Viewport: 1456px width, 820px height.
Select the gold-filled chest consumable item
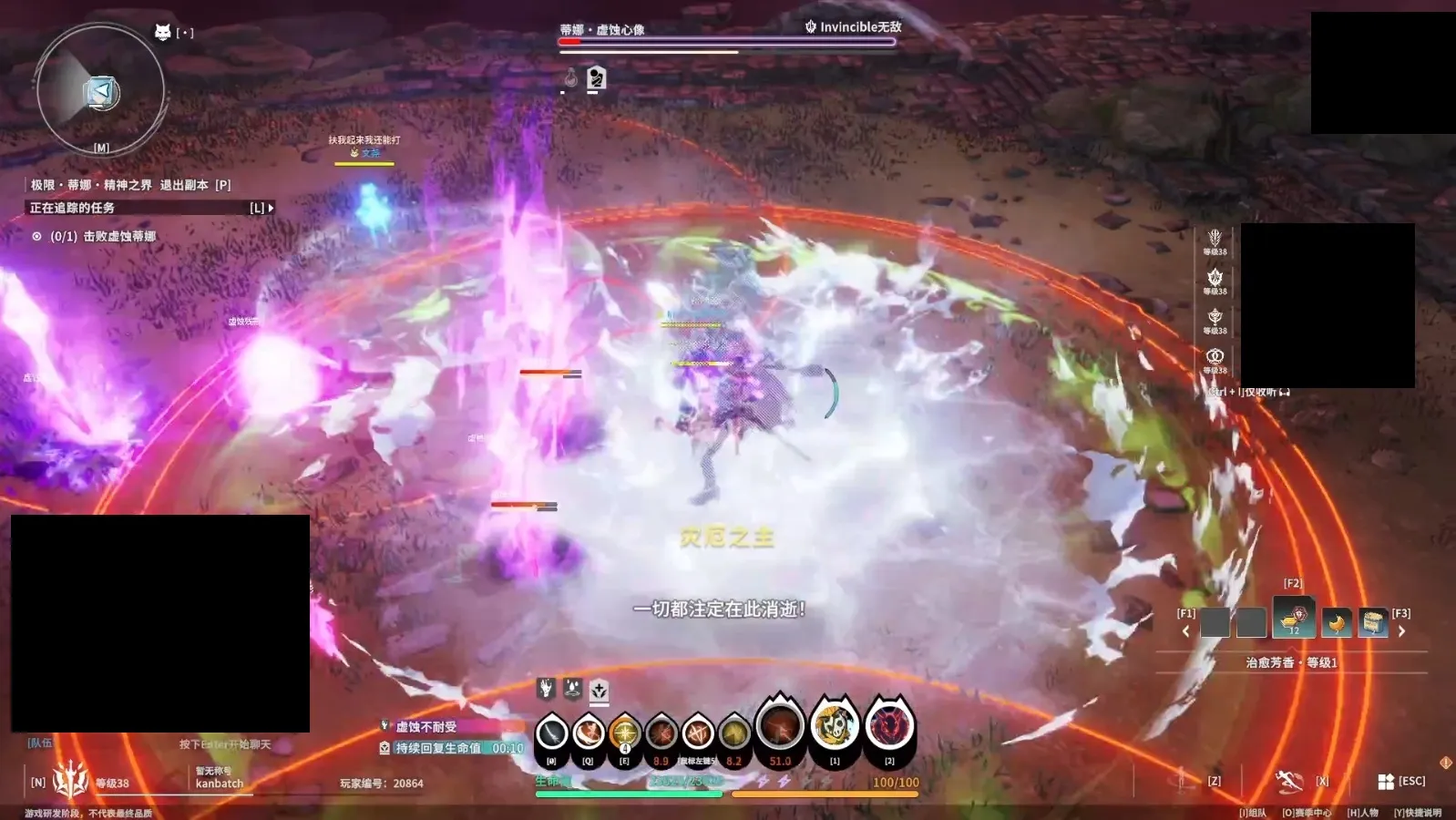point(1372,622)
